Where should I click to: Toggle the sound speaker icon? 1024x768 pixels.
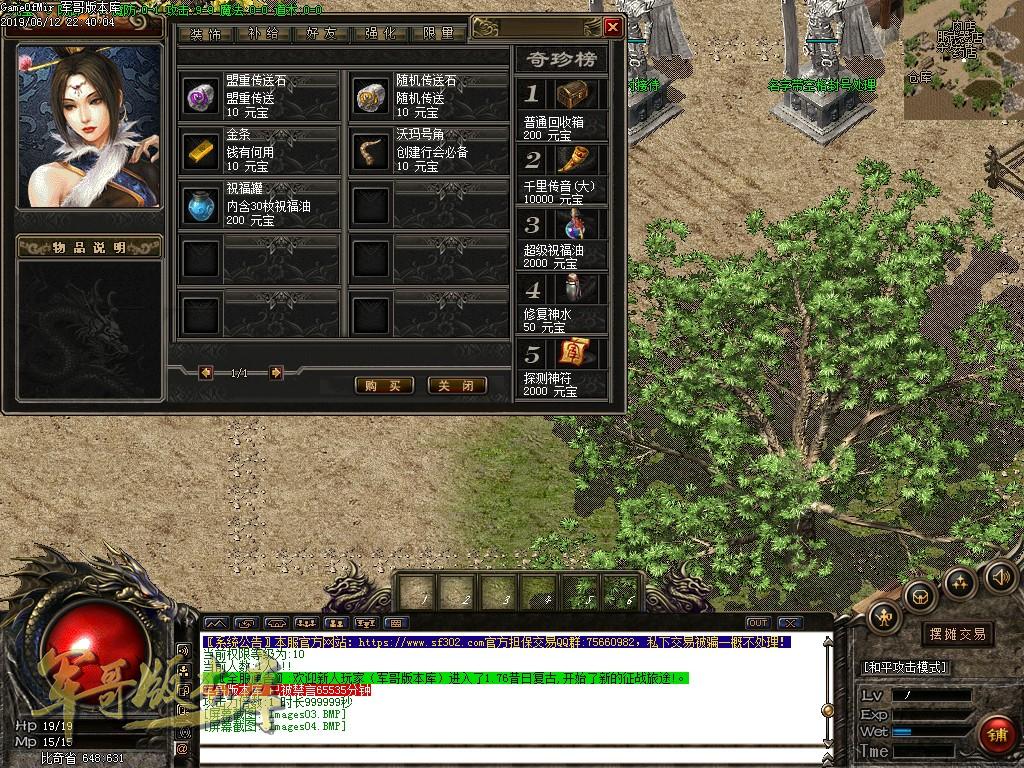click(1000, 576)
